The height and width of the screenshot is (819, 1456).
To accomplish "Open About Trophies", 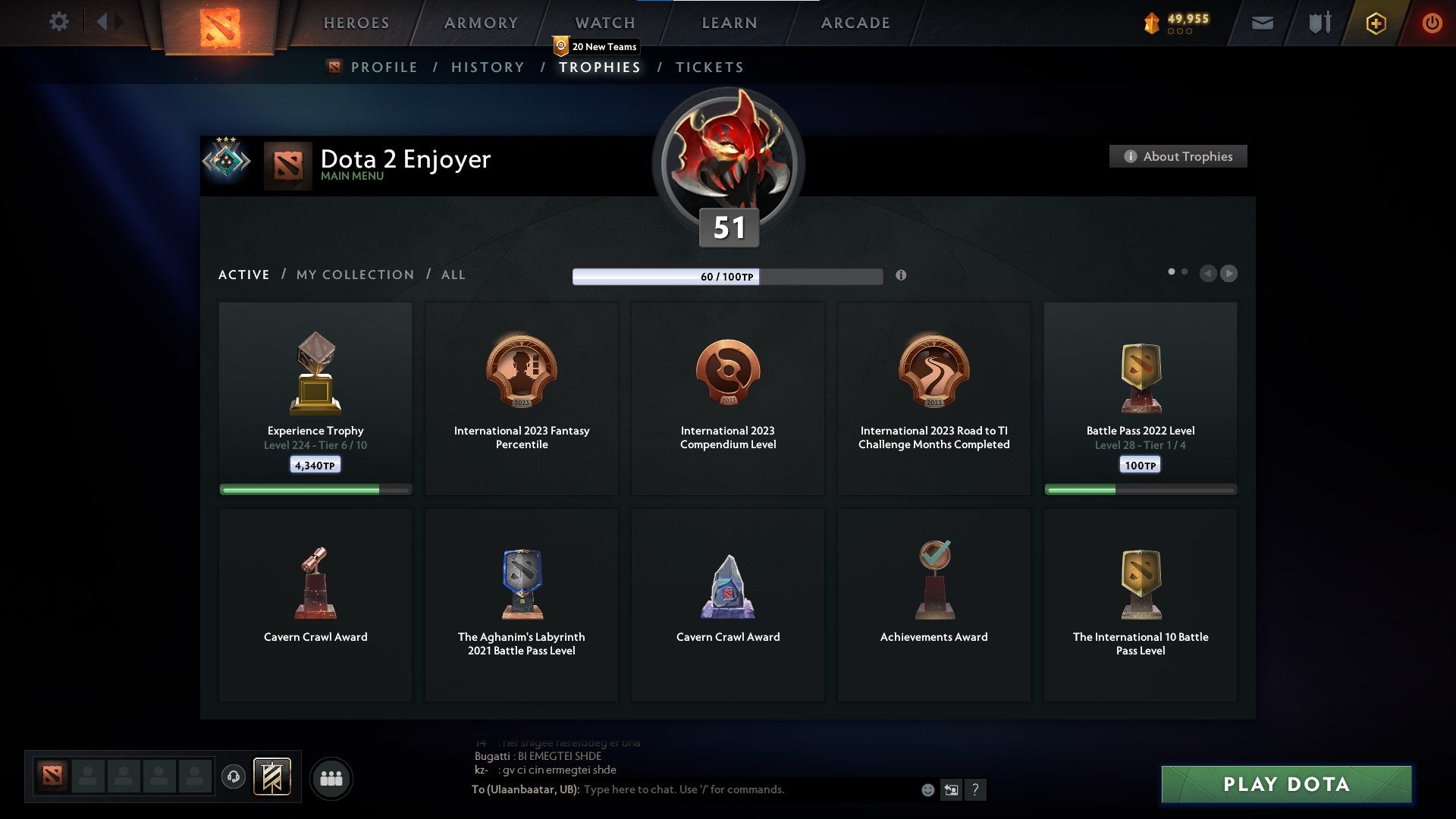I will point(1178,156).
